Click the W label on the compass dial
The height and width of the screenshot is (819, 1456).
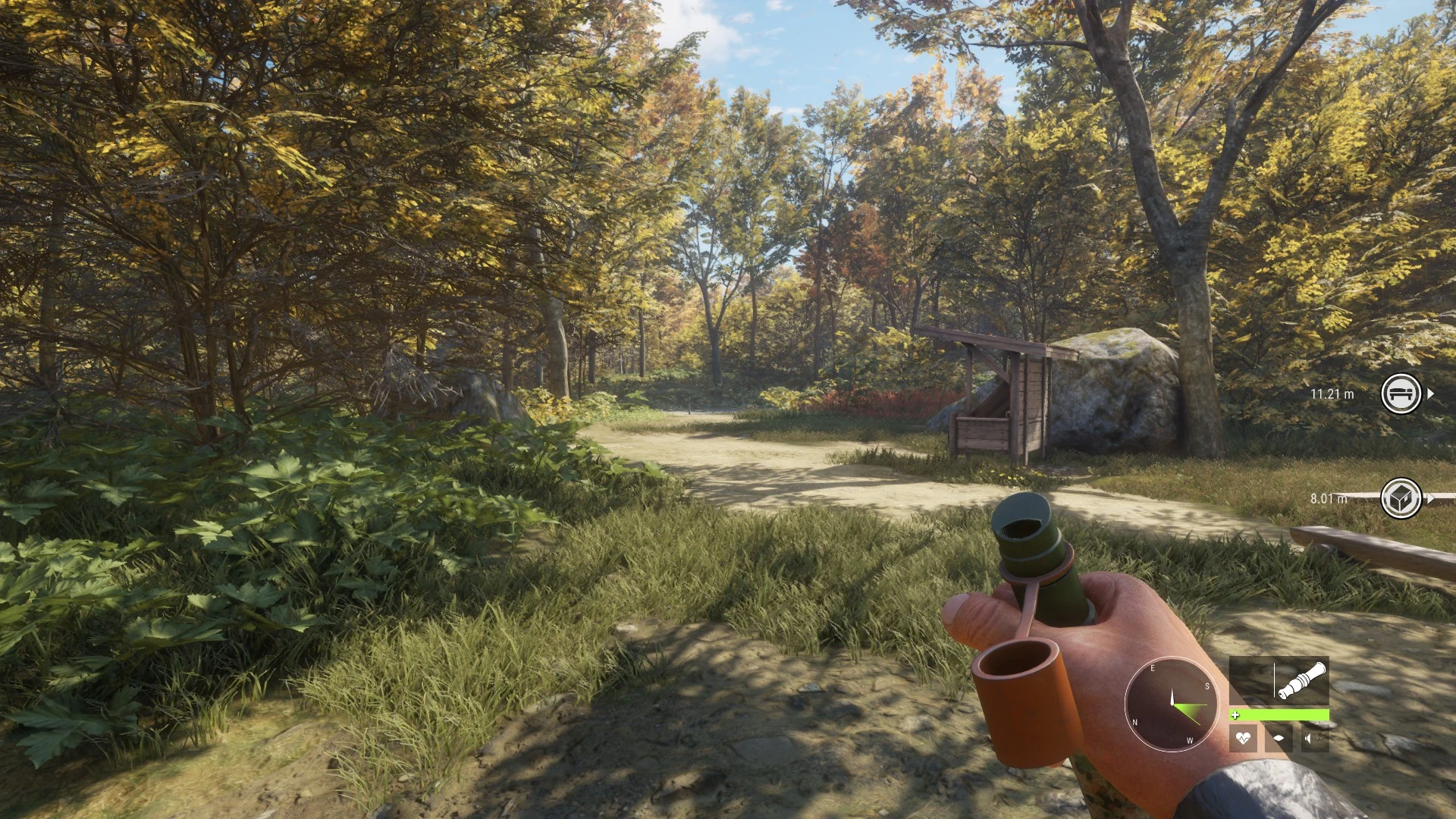[x=1189, y=740]
